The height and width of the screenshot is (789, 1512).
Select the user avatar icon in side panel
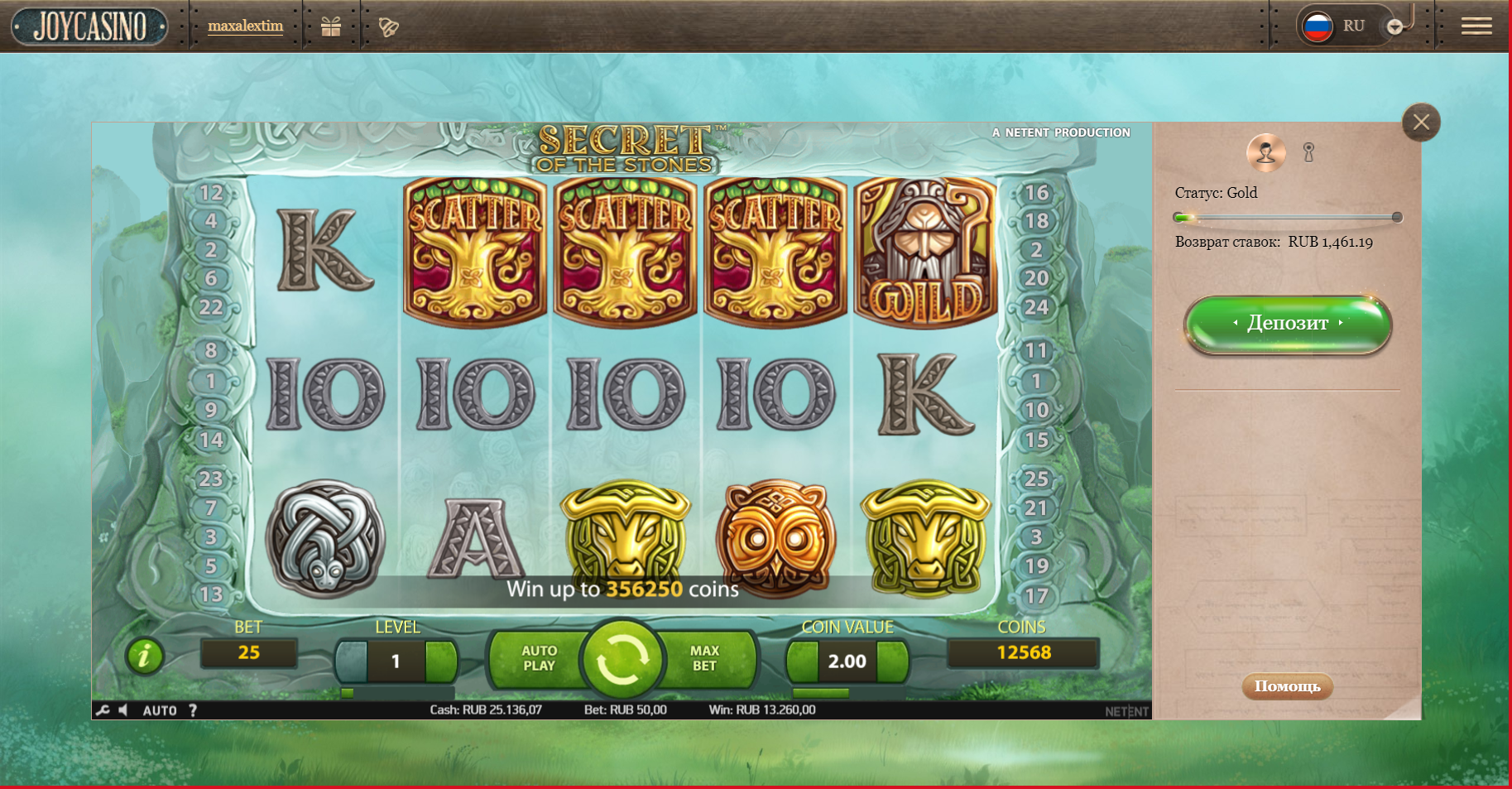[x=1265, y=152]
